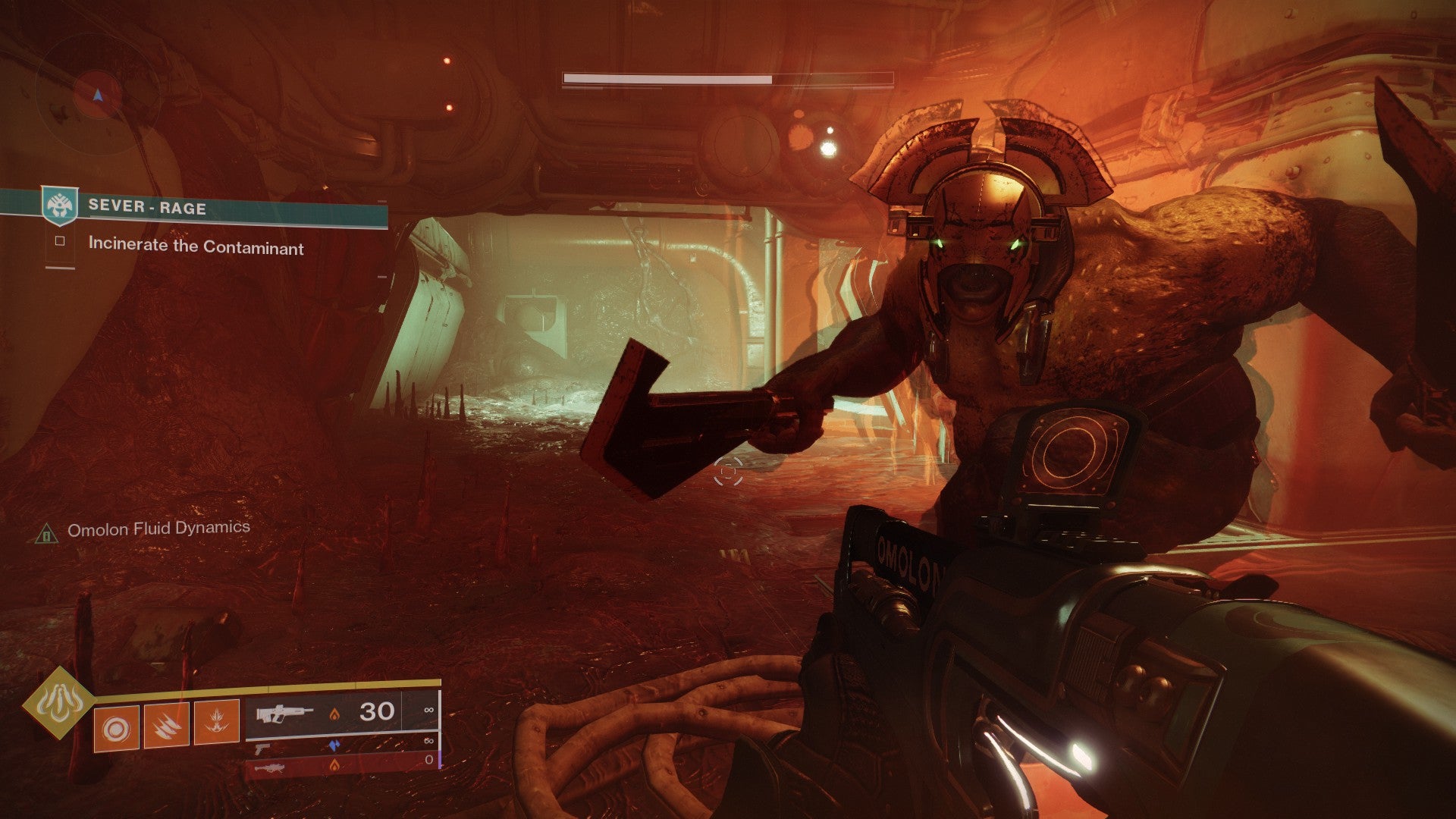Trigger the claw-slash melee ability icon

[166, 725]
